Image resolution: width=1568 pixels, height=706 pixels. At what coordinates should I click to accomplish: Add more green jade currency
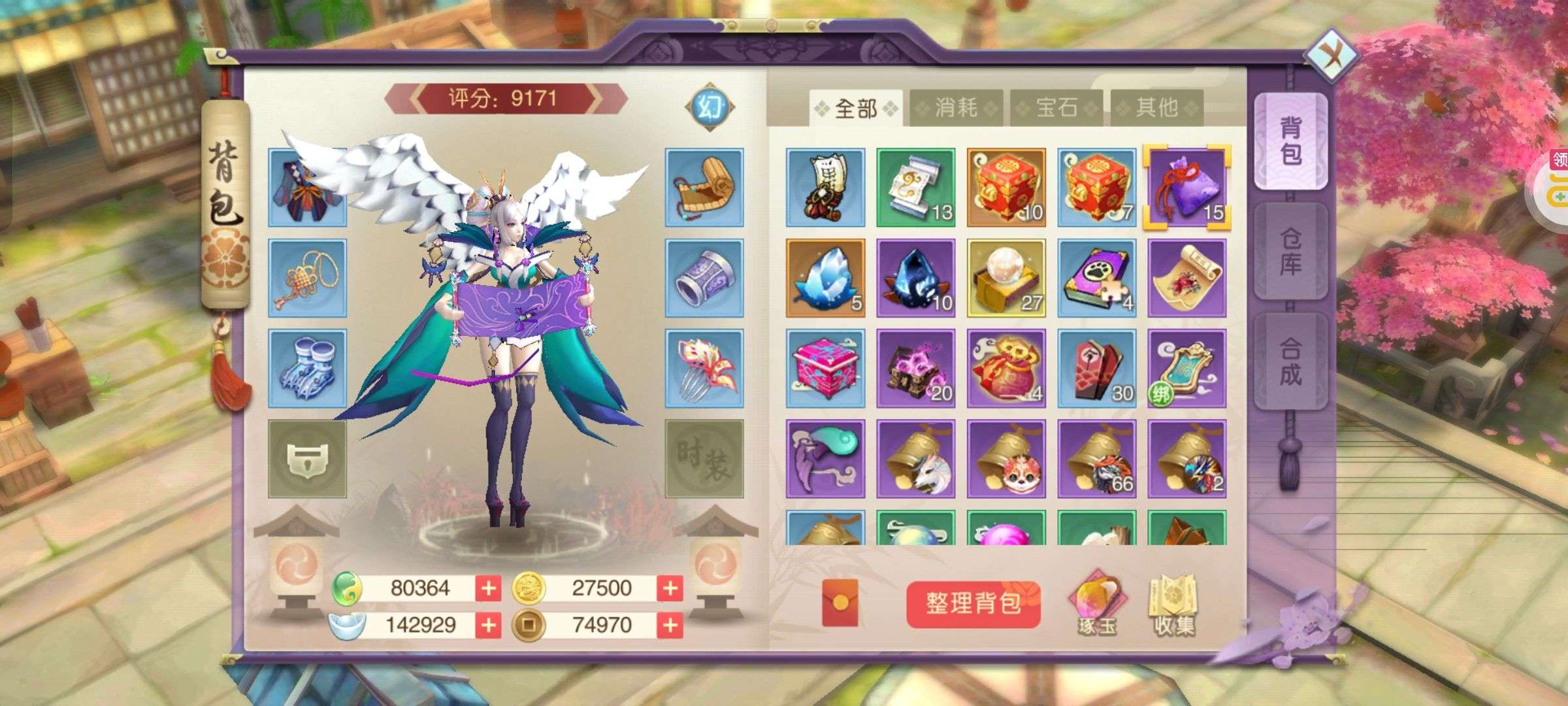tap(488, 588)
